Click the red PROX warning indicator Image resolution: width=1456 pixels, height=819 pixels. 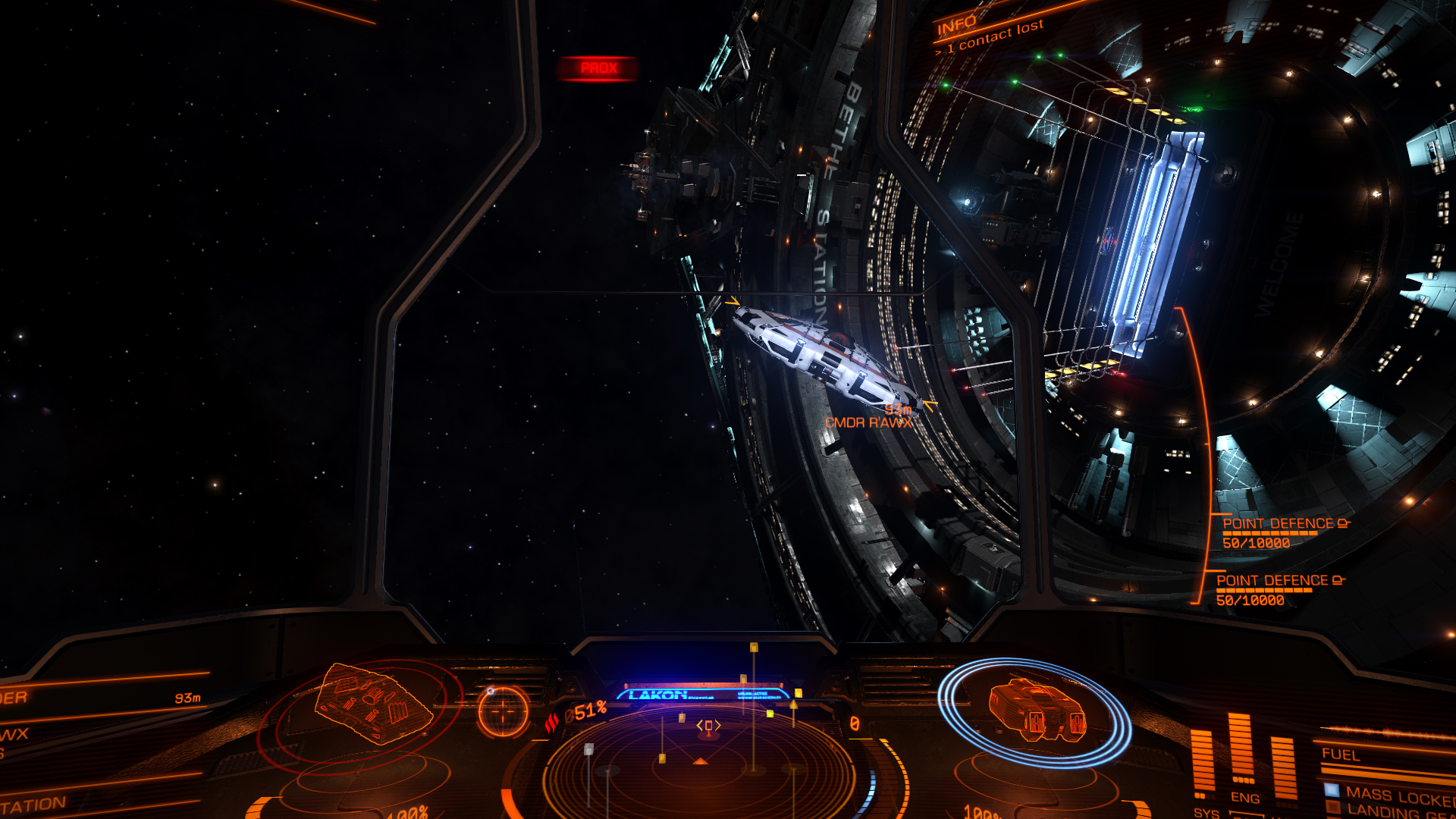(598, 68)
